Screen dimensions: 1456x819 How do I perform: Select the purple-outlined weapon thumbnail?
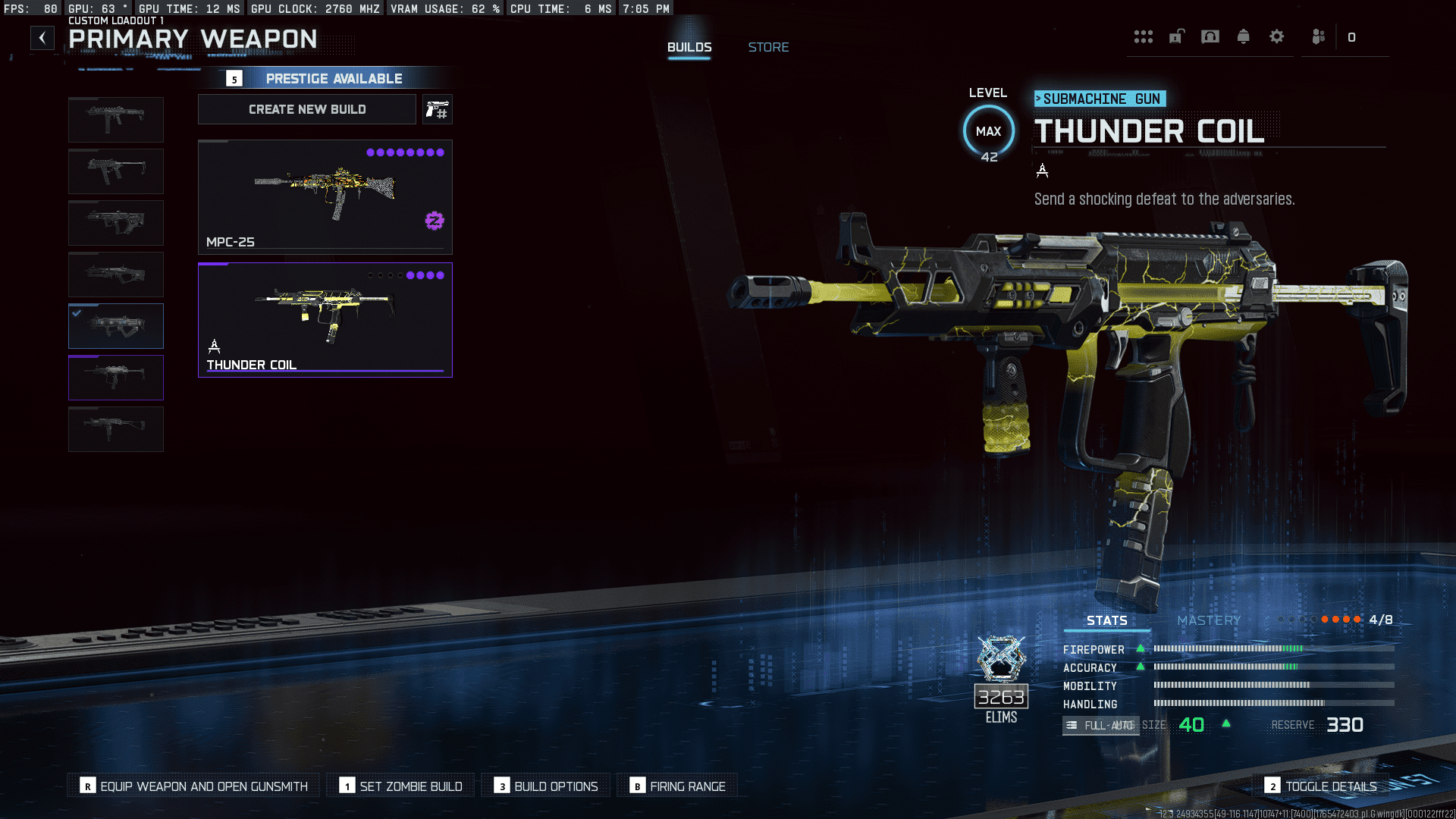pyautogui.click(x=116, y=378)
